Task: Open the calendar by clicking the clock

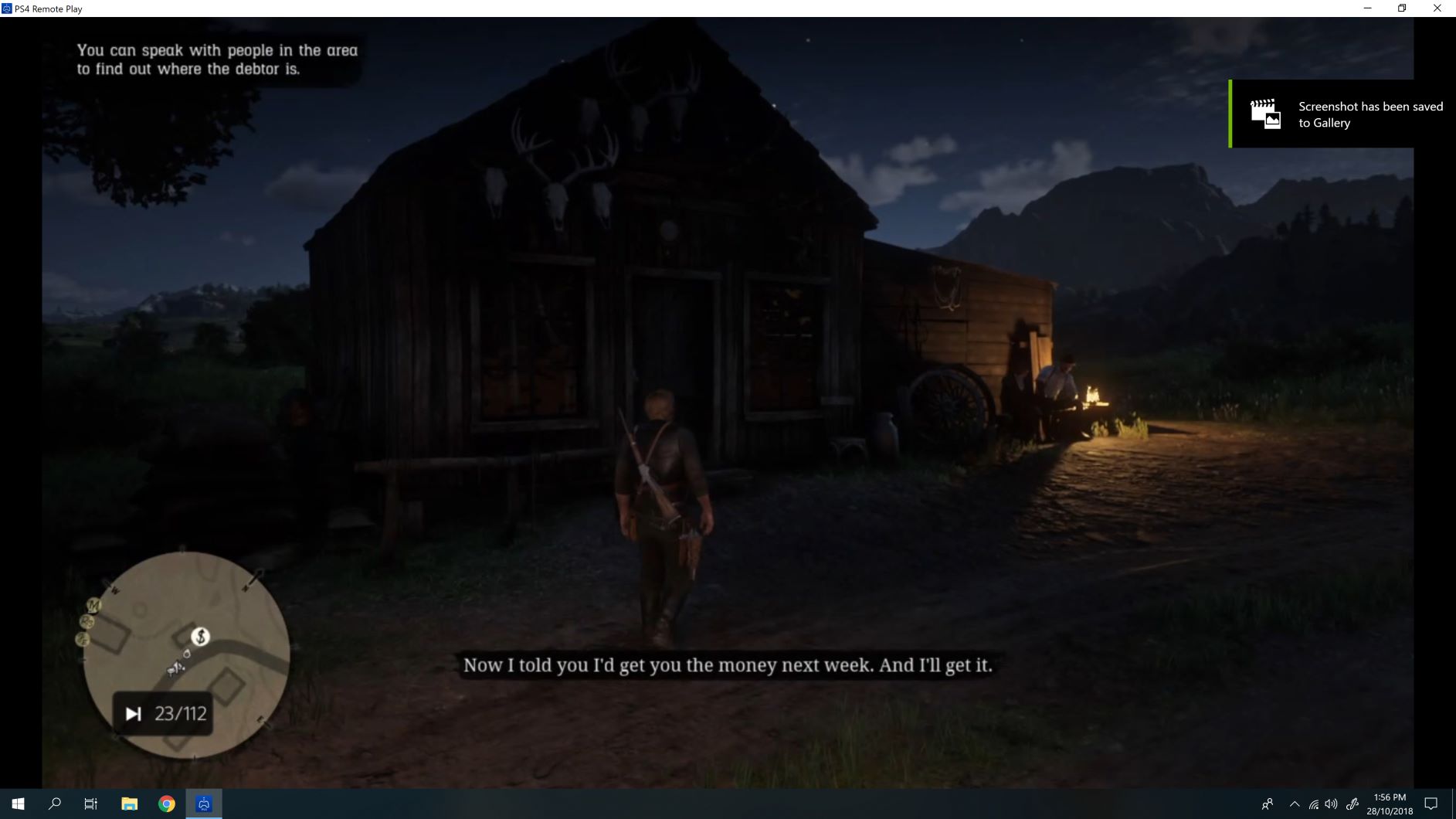Action: (x=1390, y=804)
